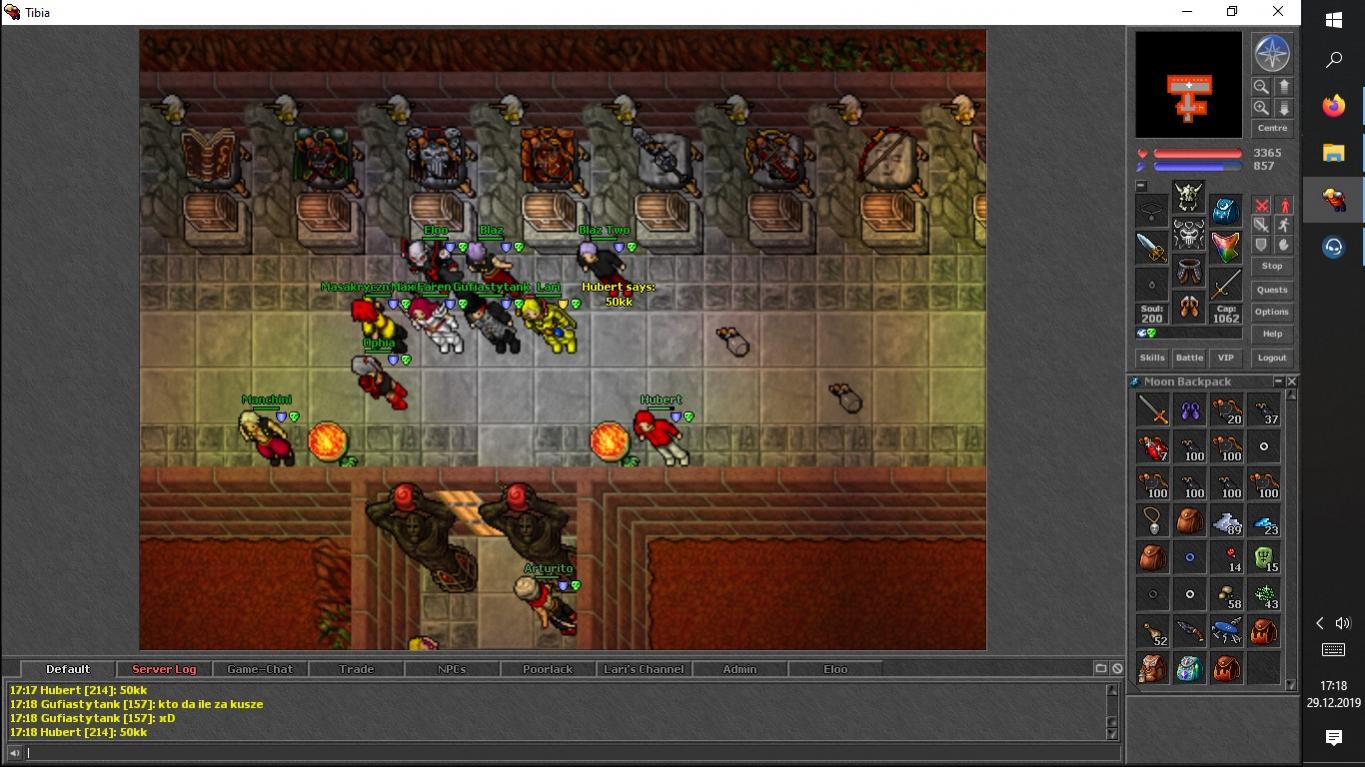Log out of the game
The height and width of the screenshot is (767, 1365).
pyautogui.click(x=1272, y=358)
